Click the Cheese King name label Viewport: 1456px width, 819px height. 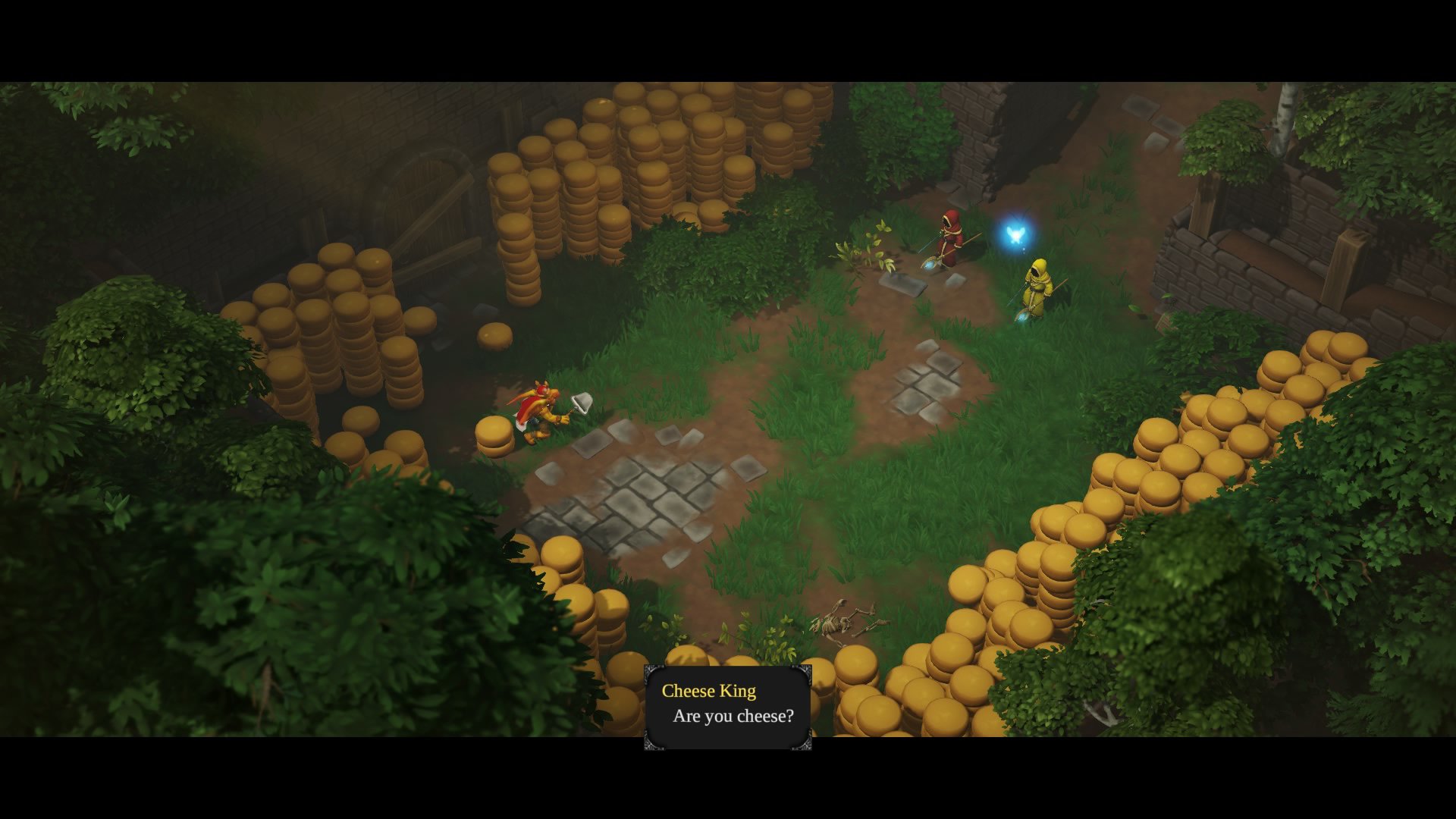708,691
